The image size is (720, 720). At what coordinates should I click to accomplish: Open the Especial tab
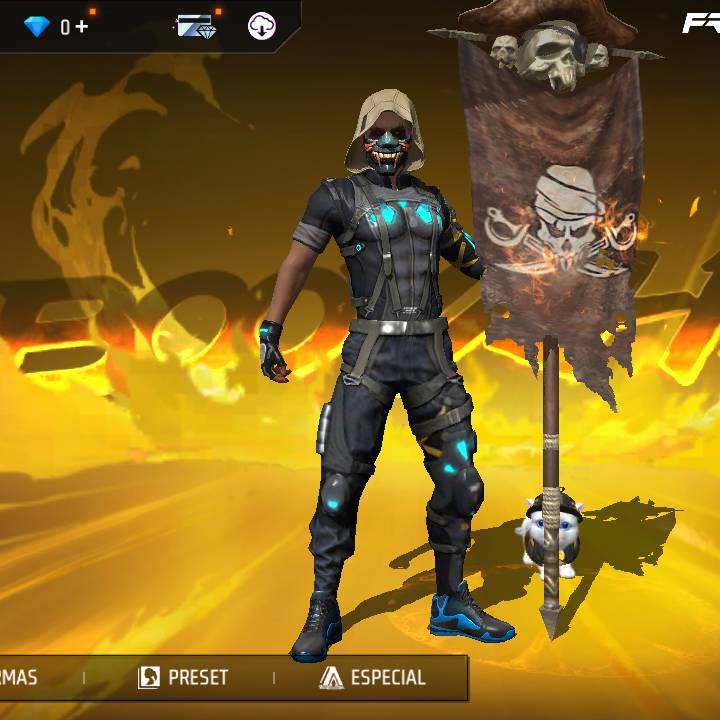pyautogui.click(x=373, y=678)
